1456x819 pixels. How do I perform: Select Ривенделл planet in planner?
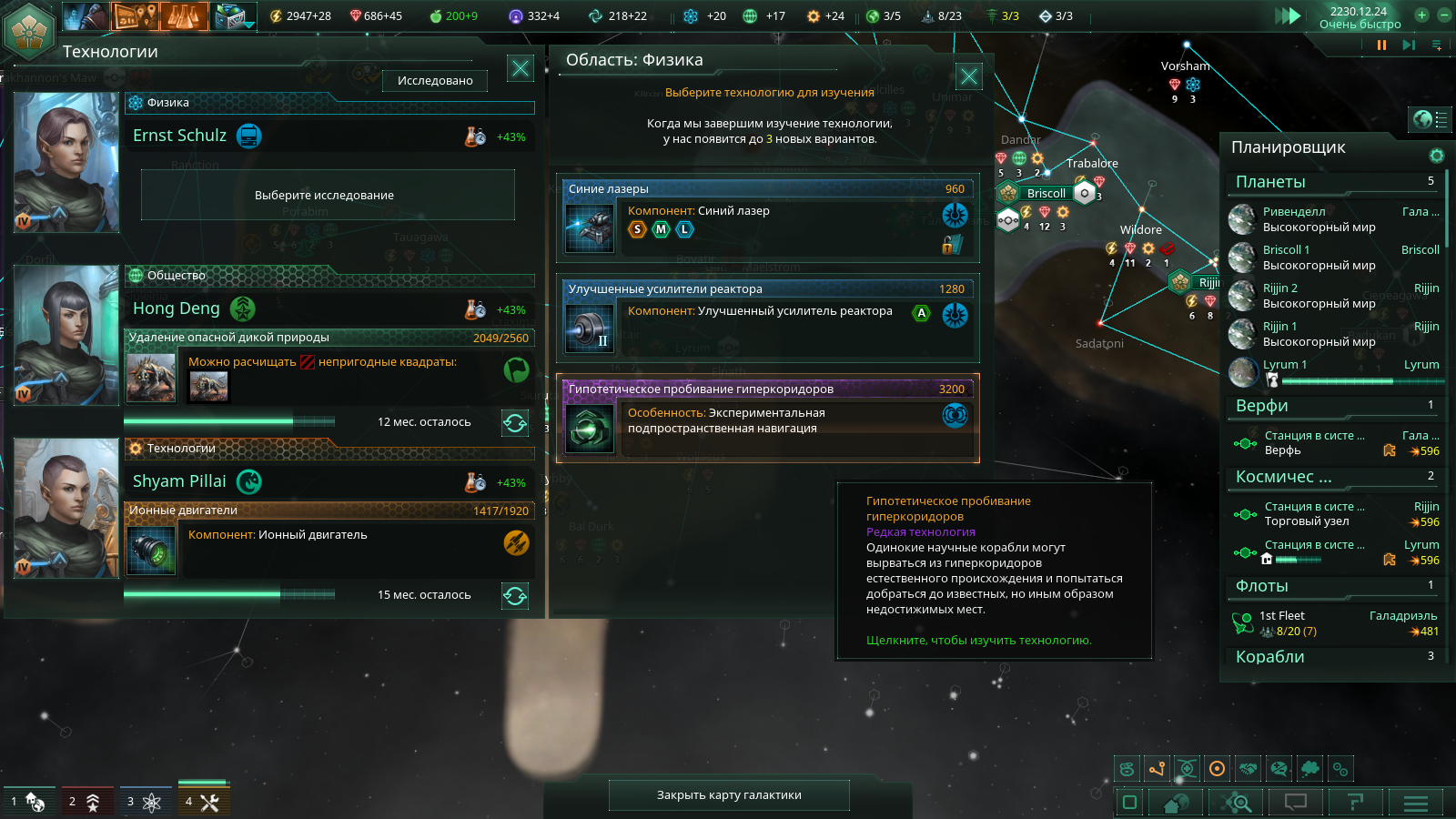click(x=1333, y=219)
